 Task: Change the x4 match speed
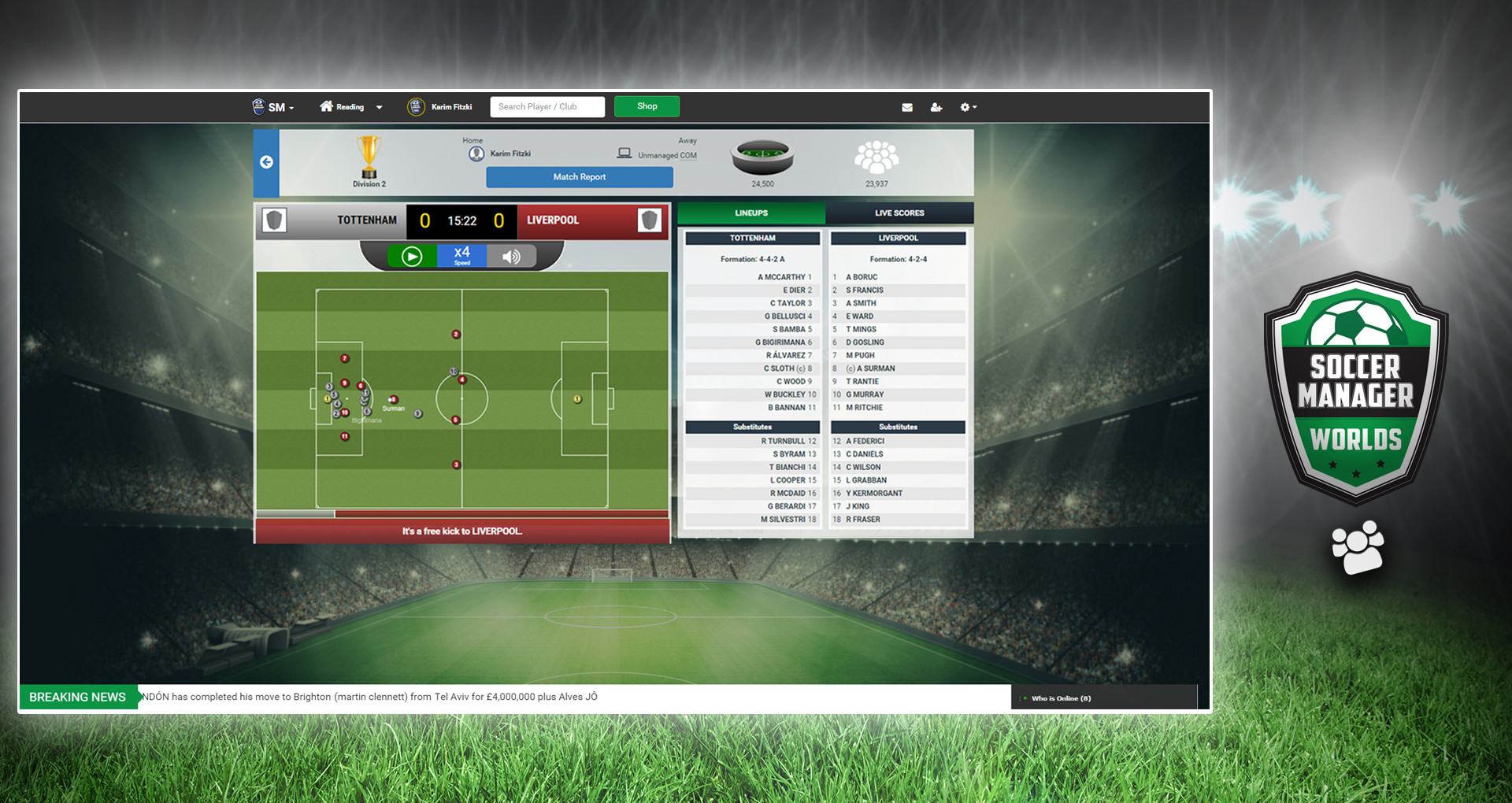point(461,255)
